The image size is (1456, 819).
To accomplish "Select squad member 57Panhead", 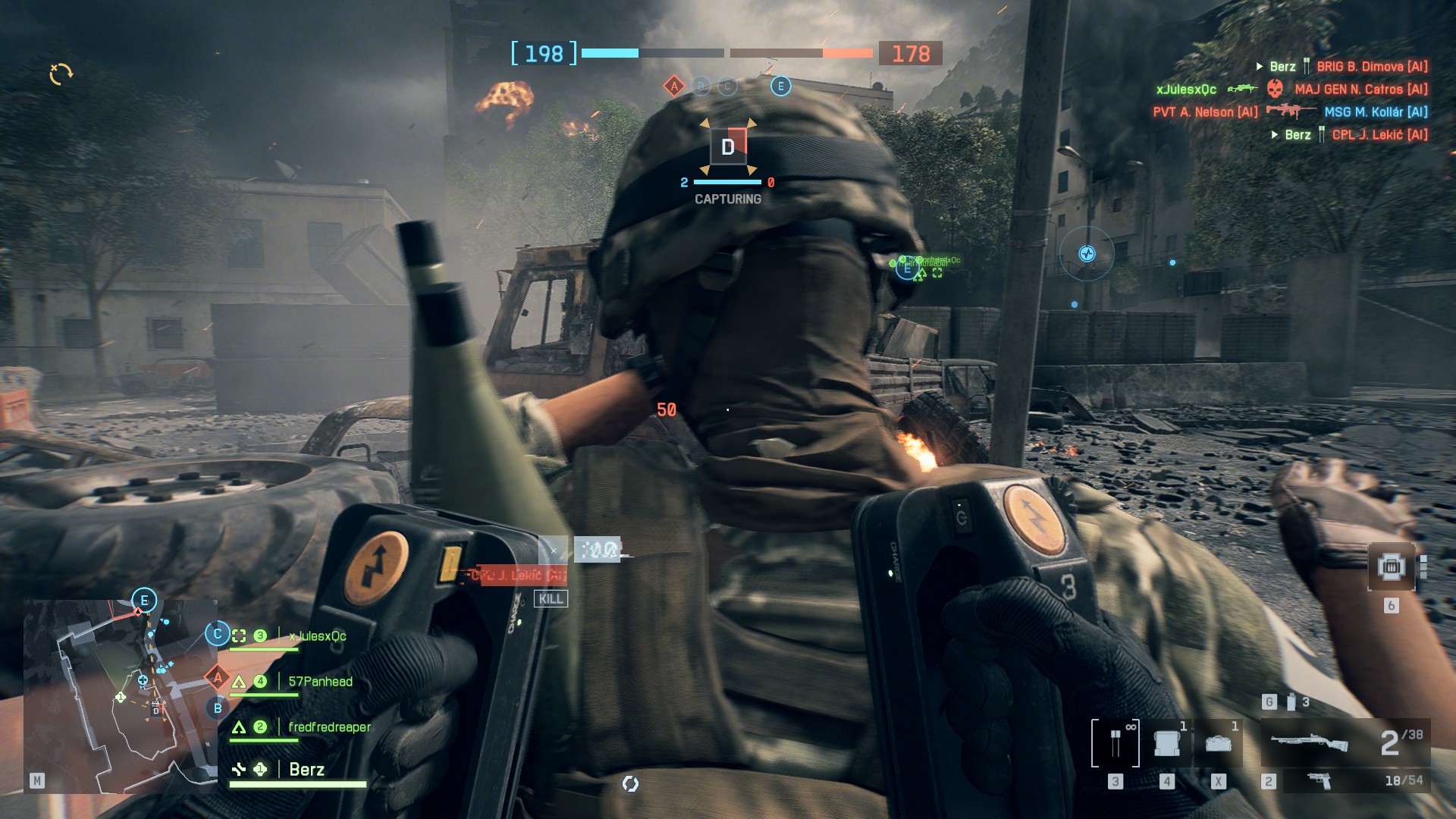I will pyautogui.click(x=320, y=682).
